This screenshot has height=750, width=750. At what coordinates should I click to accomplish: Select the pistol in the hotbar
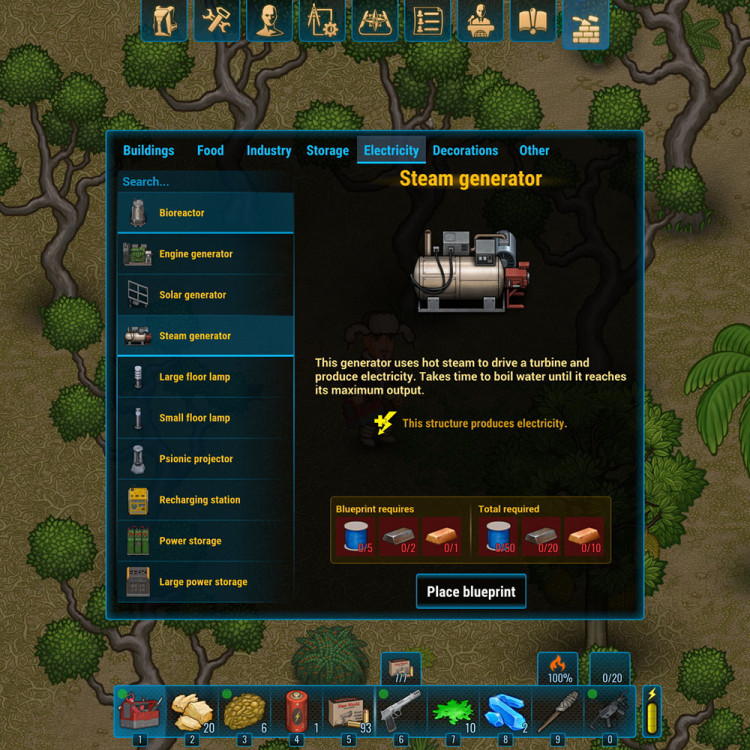tap(400, 711)
